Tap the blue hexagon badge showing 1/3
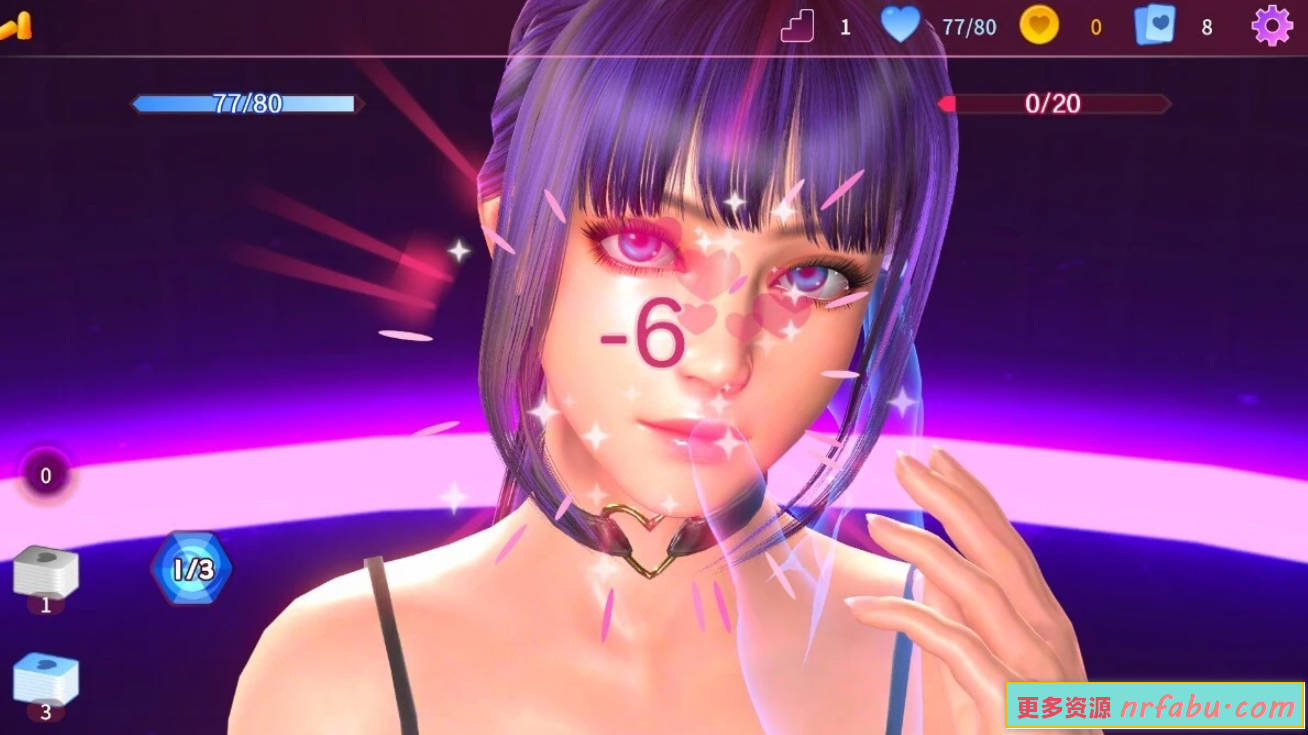The height and width of the screenshot is (735, 1308). (x=193, y=568)
